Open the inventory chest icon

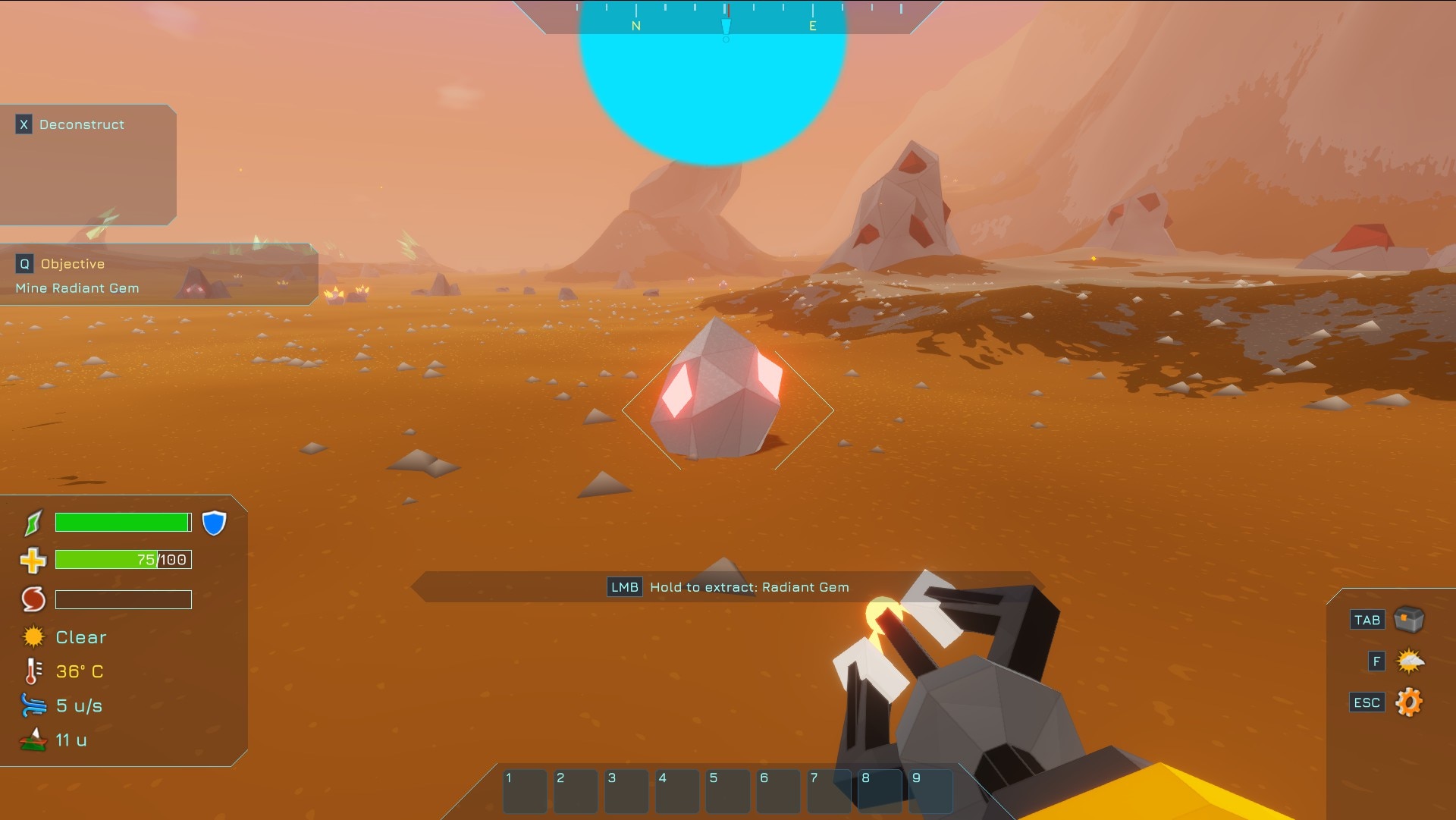1409,620
